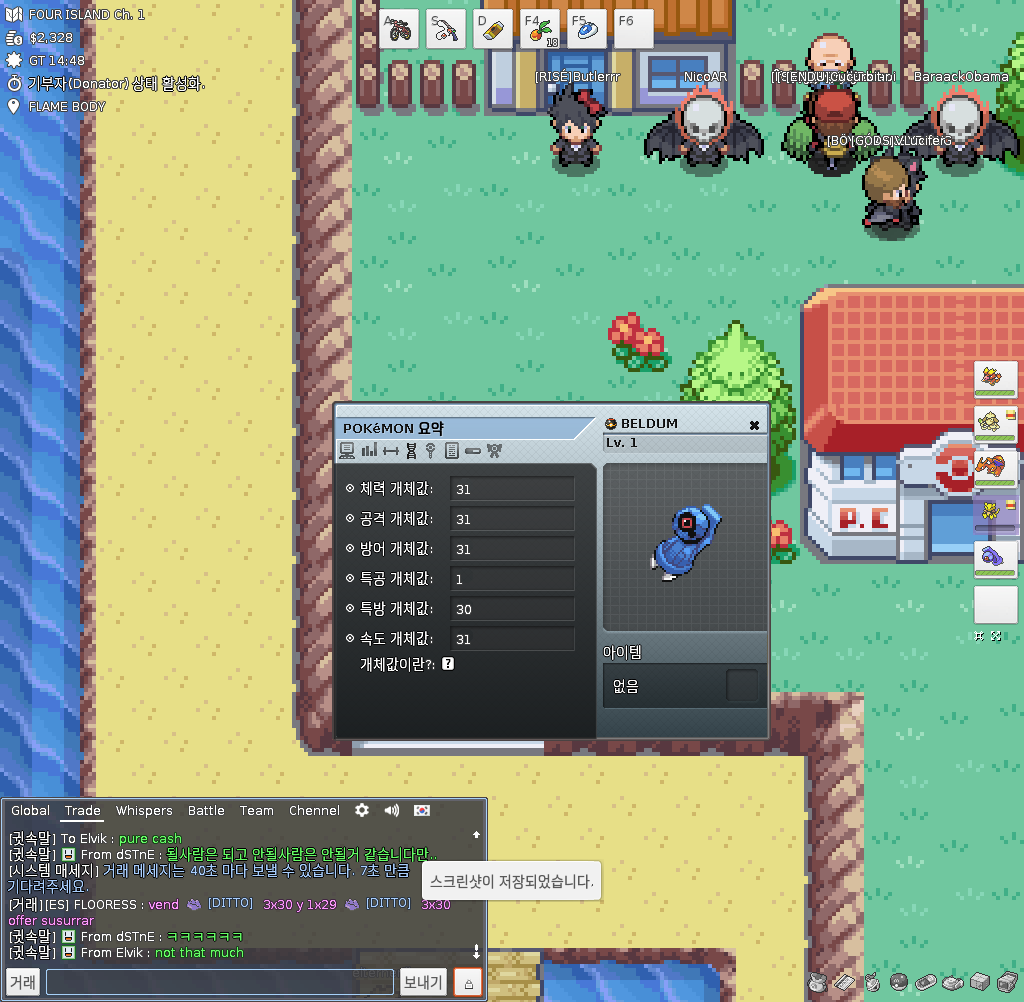Switch to the Global chat tab
Screen dimensions: 1024x1002
(x=31, y=811)
